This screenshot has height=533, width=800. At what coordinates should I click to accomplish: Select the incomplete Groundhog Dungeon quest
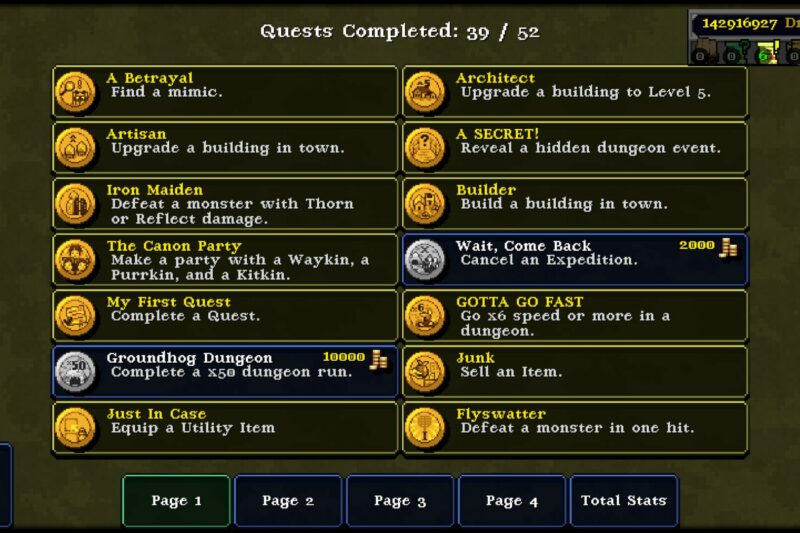(225, 372)
